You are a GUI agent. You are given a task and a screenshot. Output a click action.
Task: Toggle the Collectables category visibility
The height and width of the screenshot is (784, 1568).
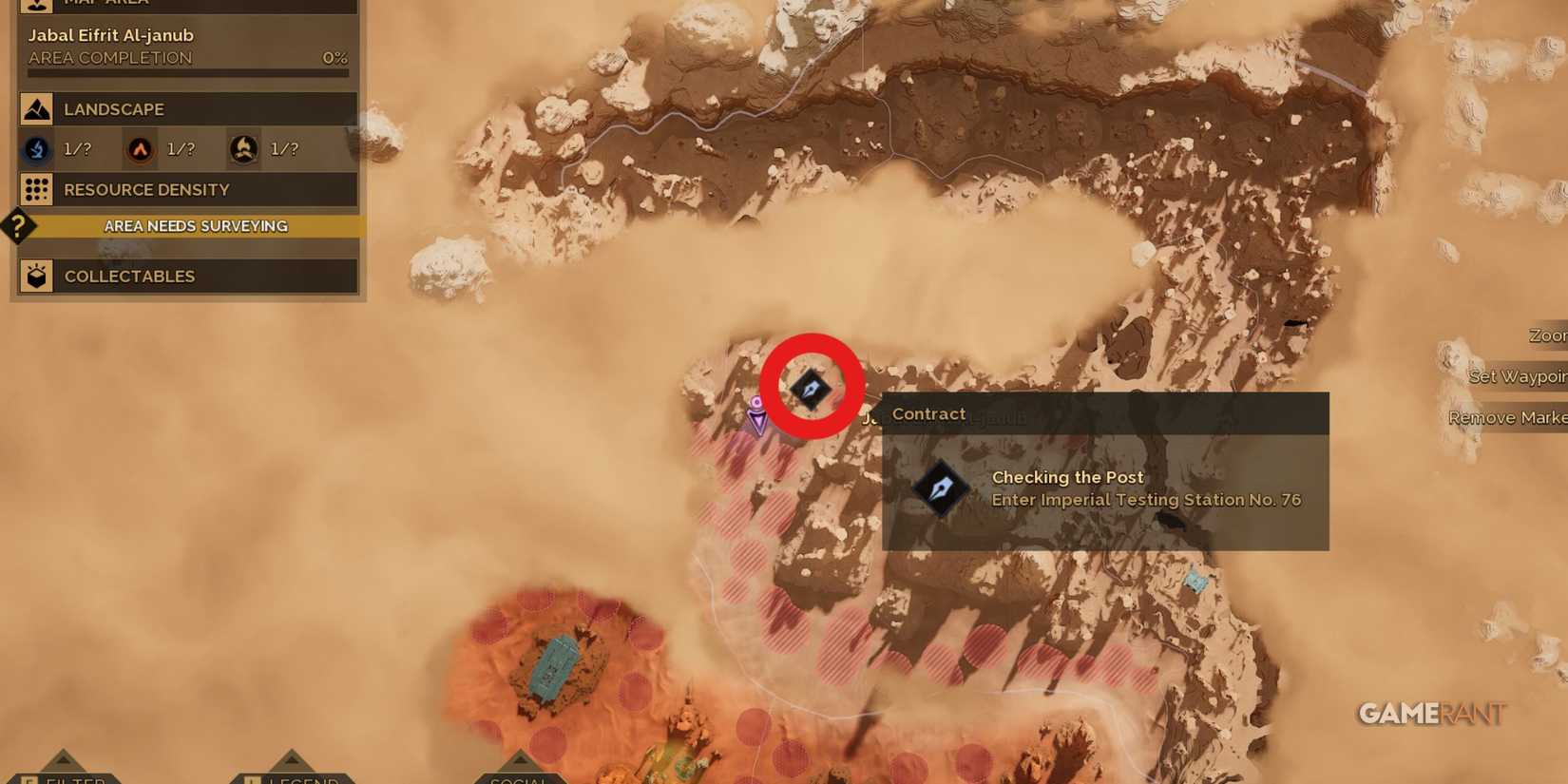coord(129,276)
